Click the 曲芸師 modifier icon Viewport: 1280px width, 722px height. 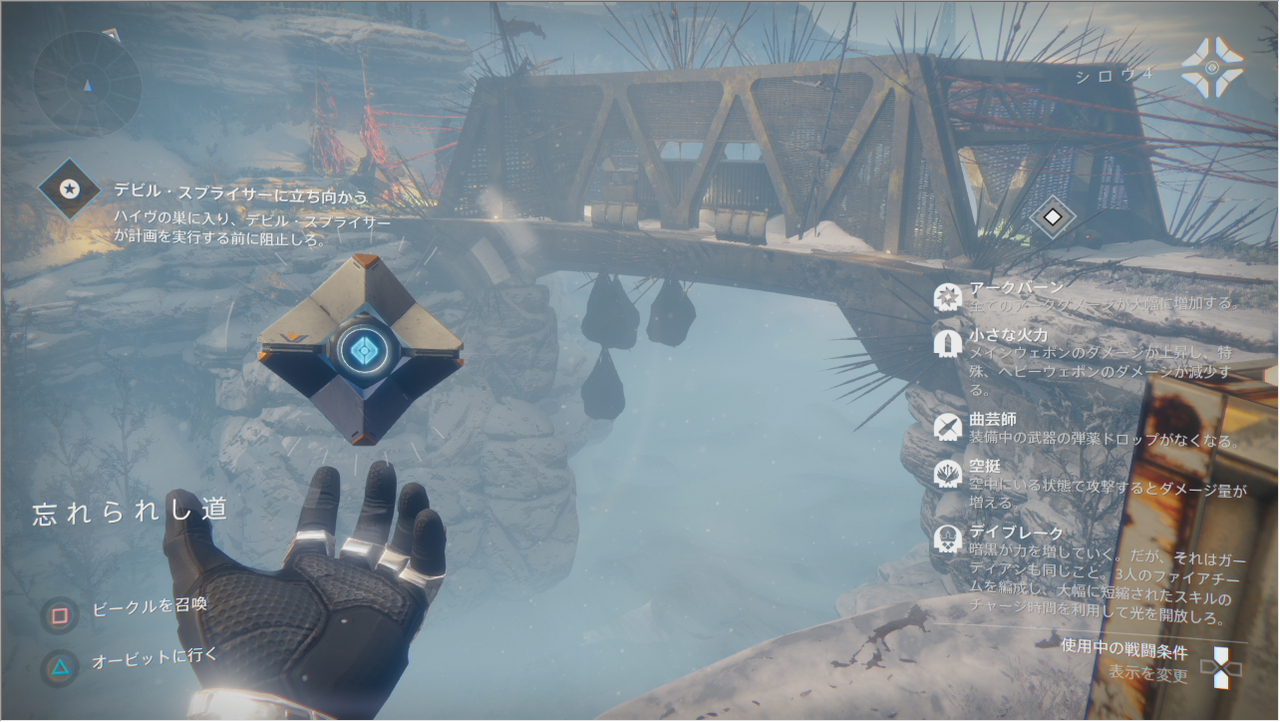coord(947,427)
